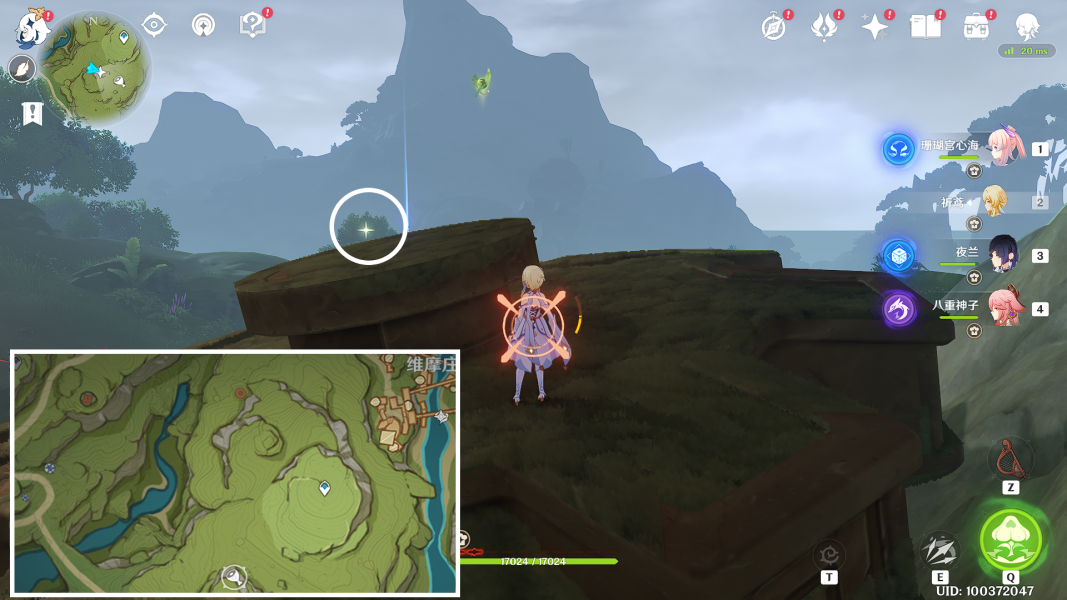Open the character screen head icon
The image size is (1067, 600).
point(1027,27)
